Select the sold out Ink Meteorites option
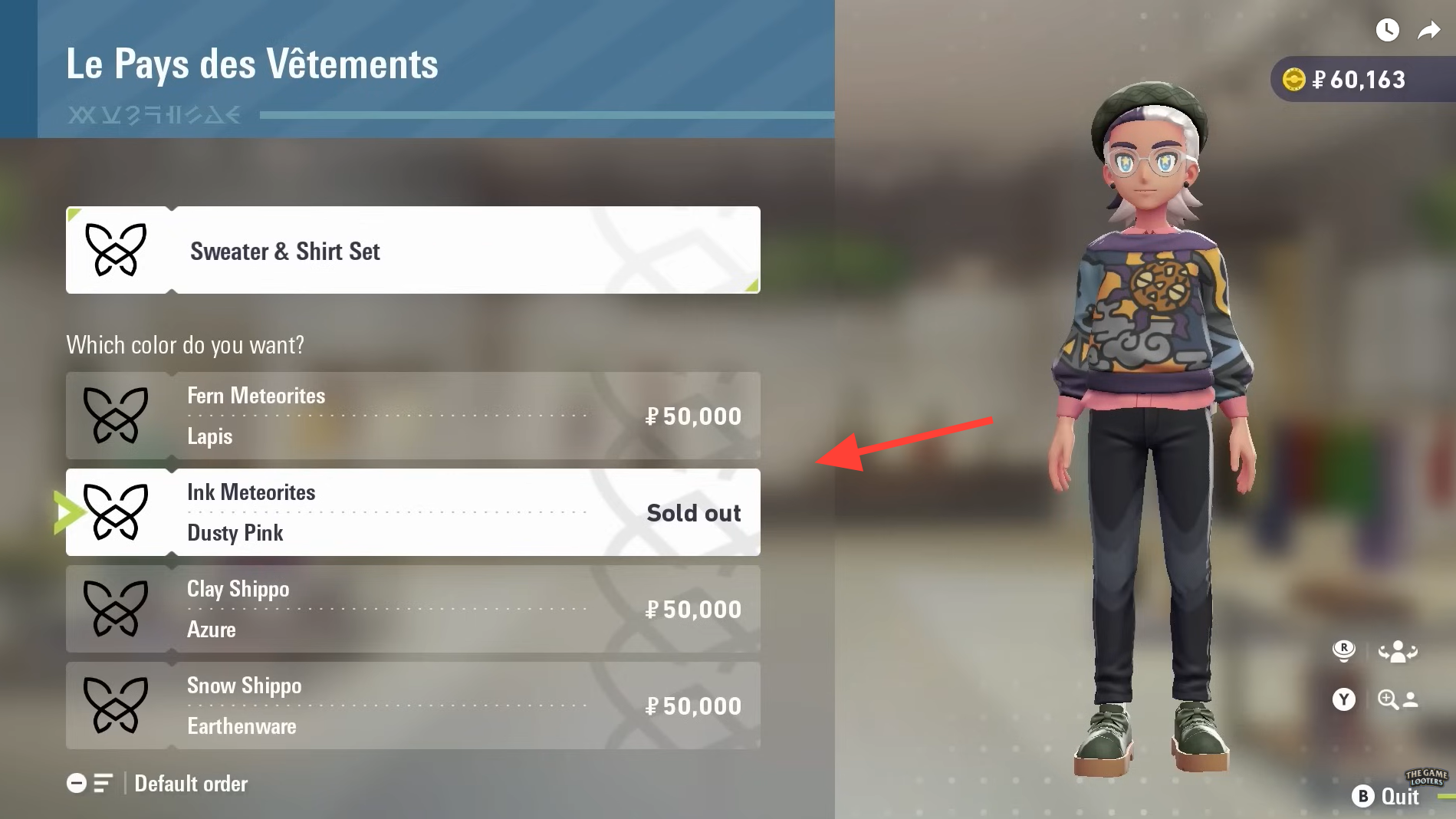 point(412,512)
